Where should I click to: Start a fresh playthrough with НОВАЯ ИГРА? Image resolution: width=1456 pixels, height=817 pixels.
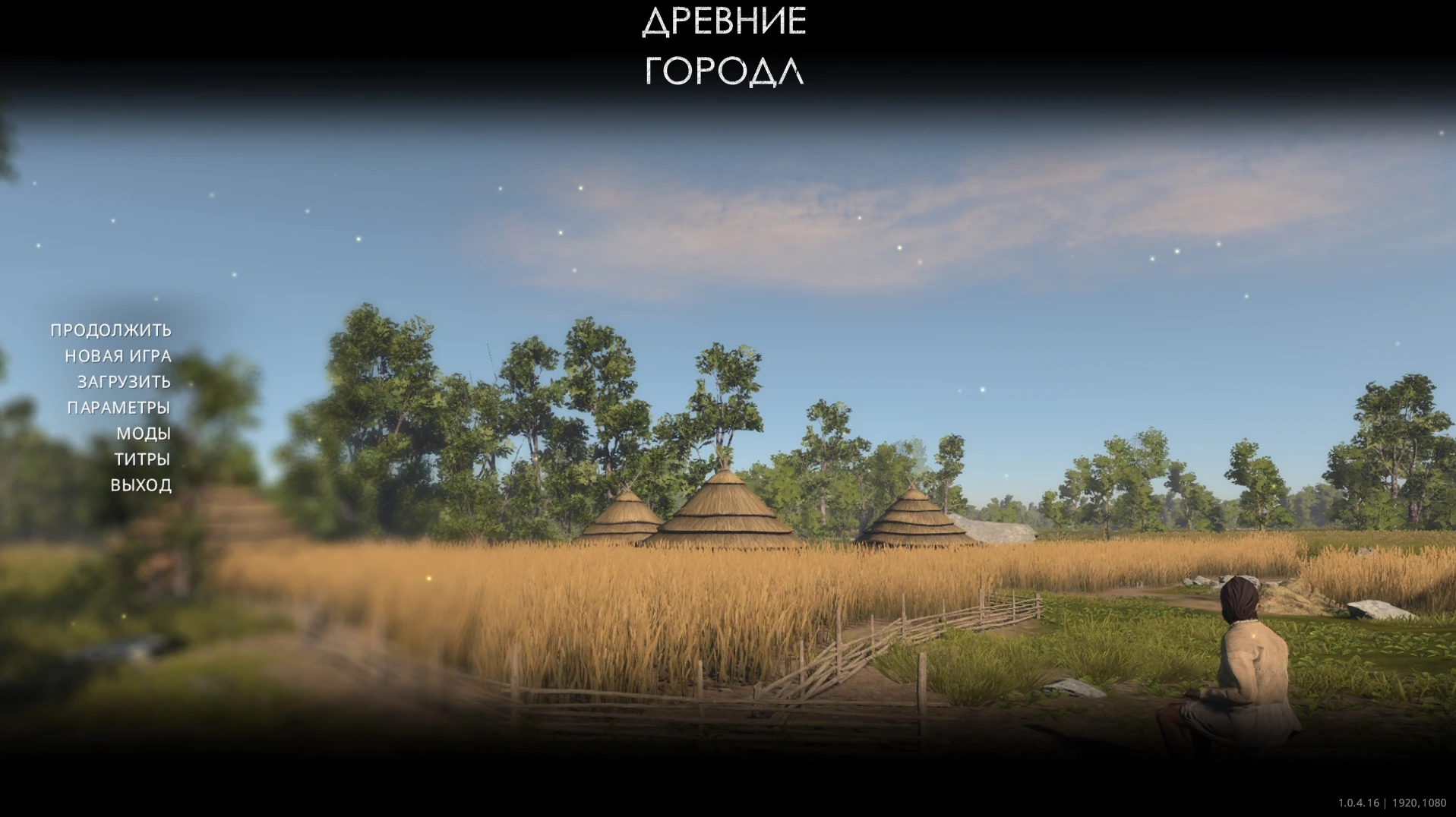tap(118, 356)
